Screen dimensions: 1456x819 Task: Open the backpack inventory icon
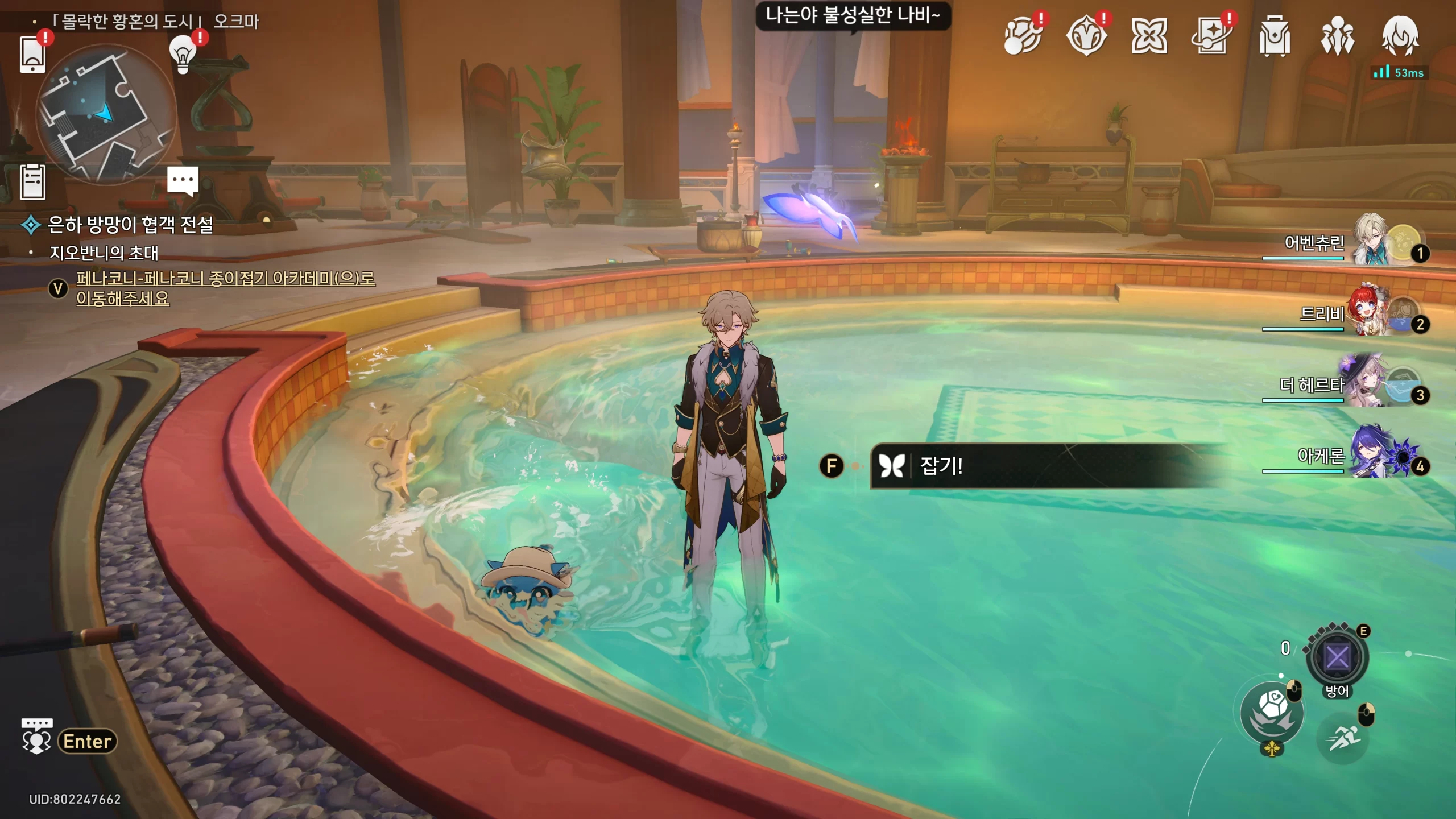pyautogui.click(x=1275, y=36)
